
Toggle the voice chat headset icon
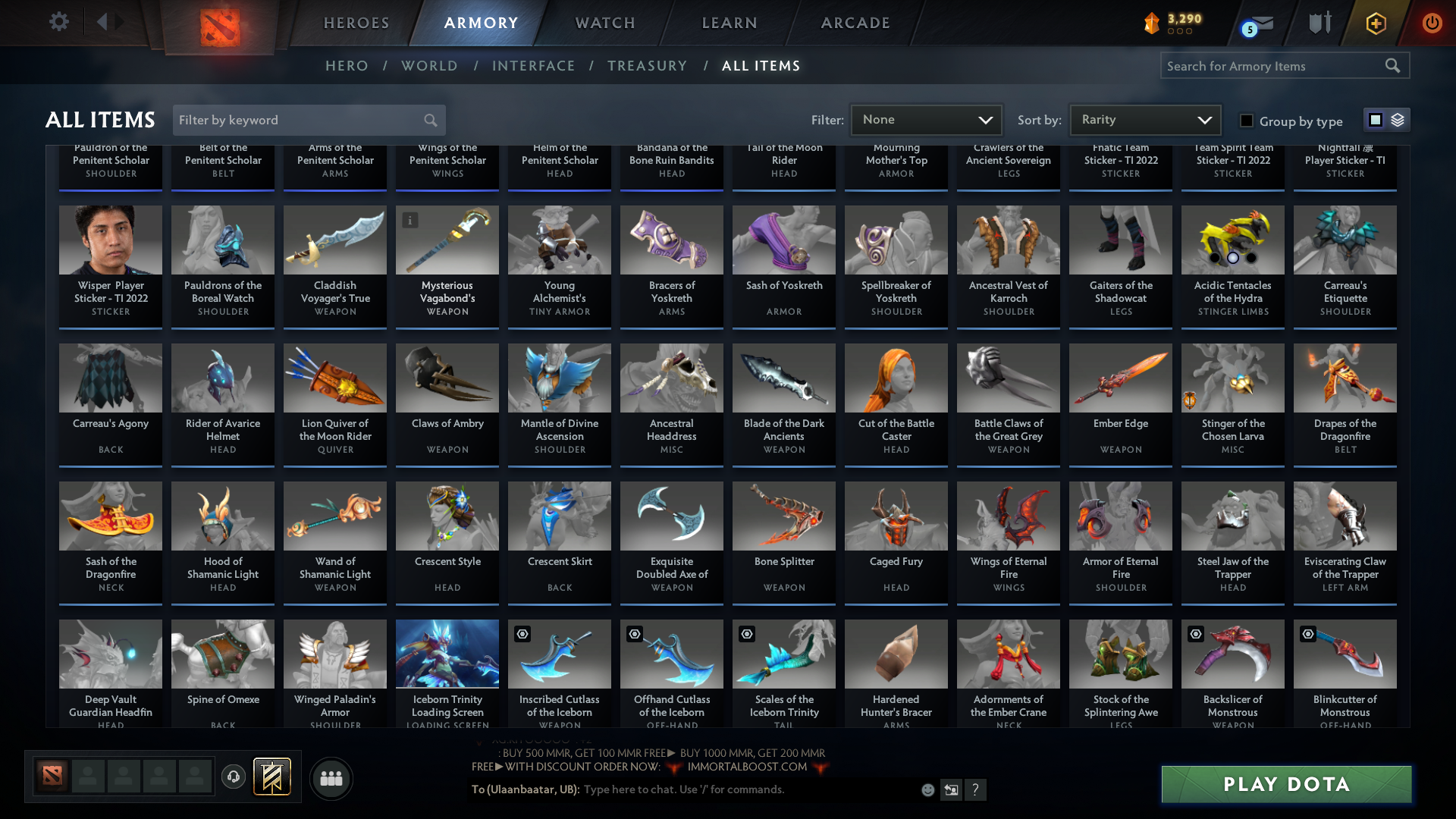pyautogui.click(x=233, y=777)
